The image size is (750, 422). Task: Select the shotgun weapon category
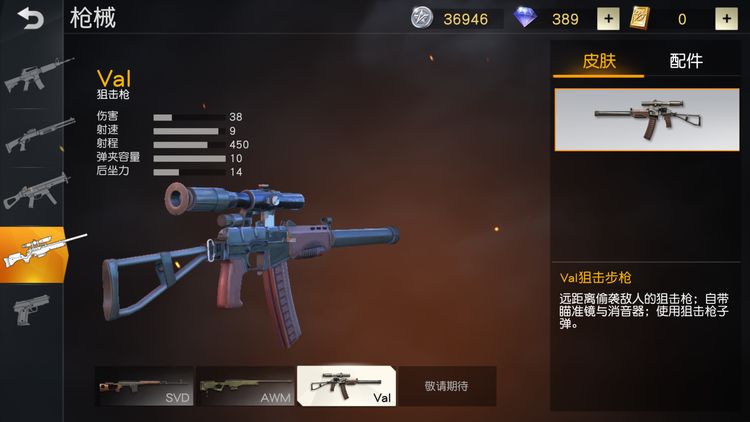33,135
